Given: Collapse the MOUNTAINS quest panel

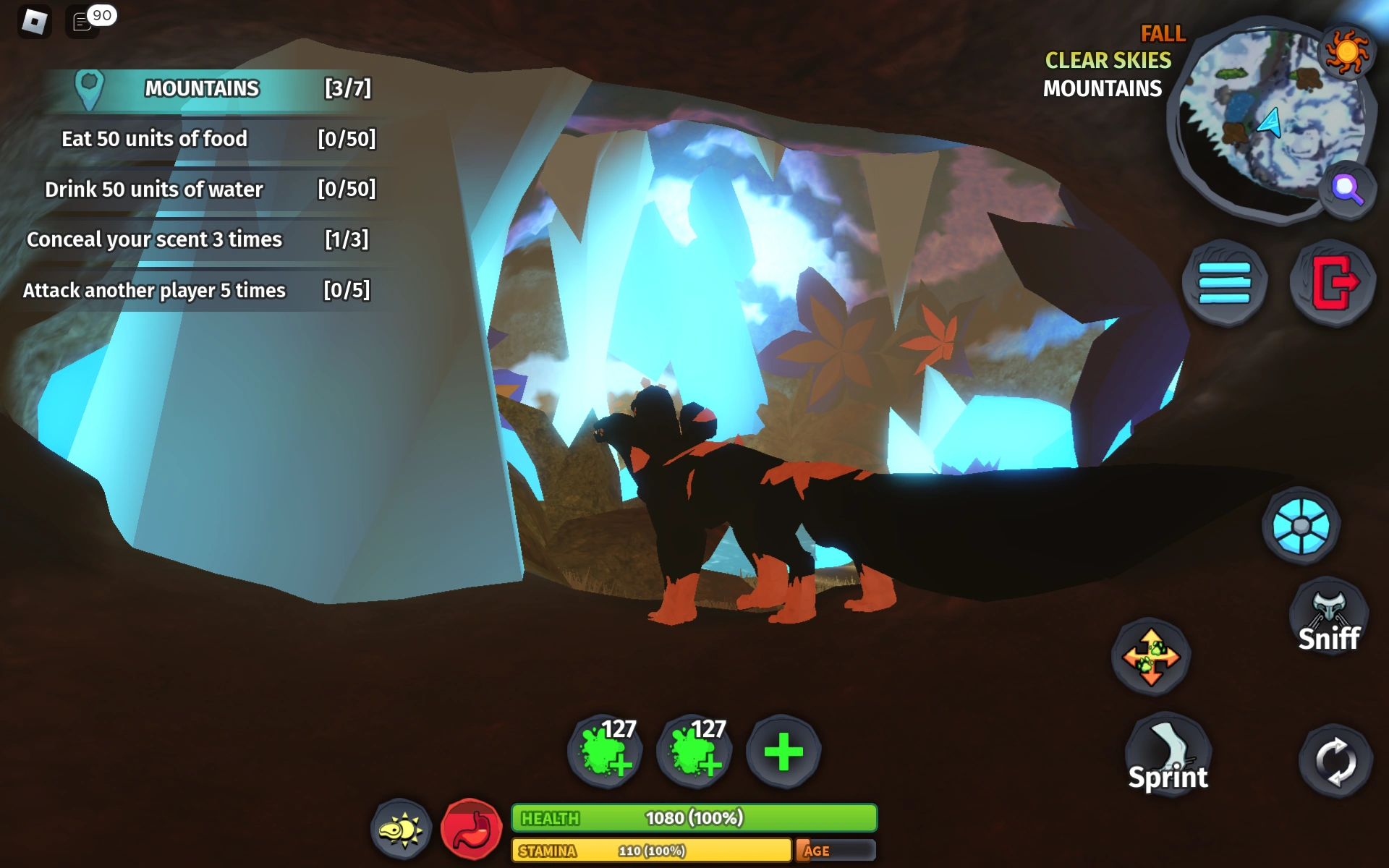Looking at the screenshot, I should (x=201, y=89).
